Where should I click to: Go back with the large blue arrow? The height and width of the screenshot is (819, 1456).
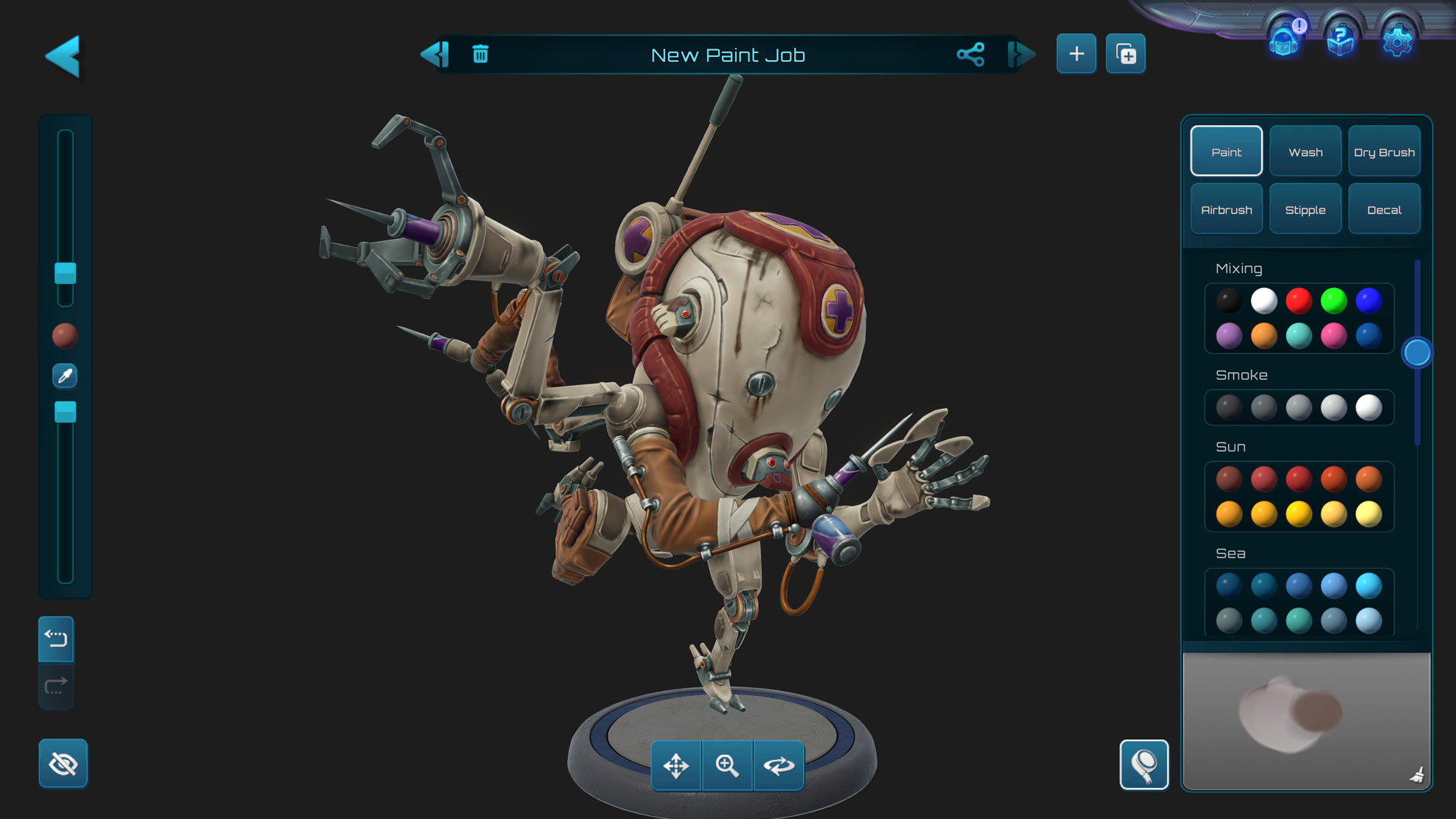pos(63,56)
